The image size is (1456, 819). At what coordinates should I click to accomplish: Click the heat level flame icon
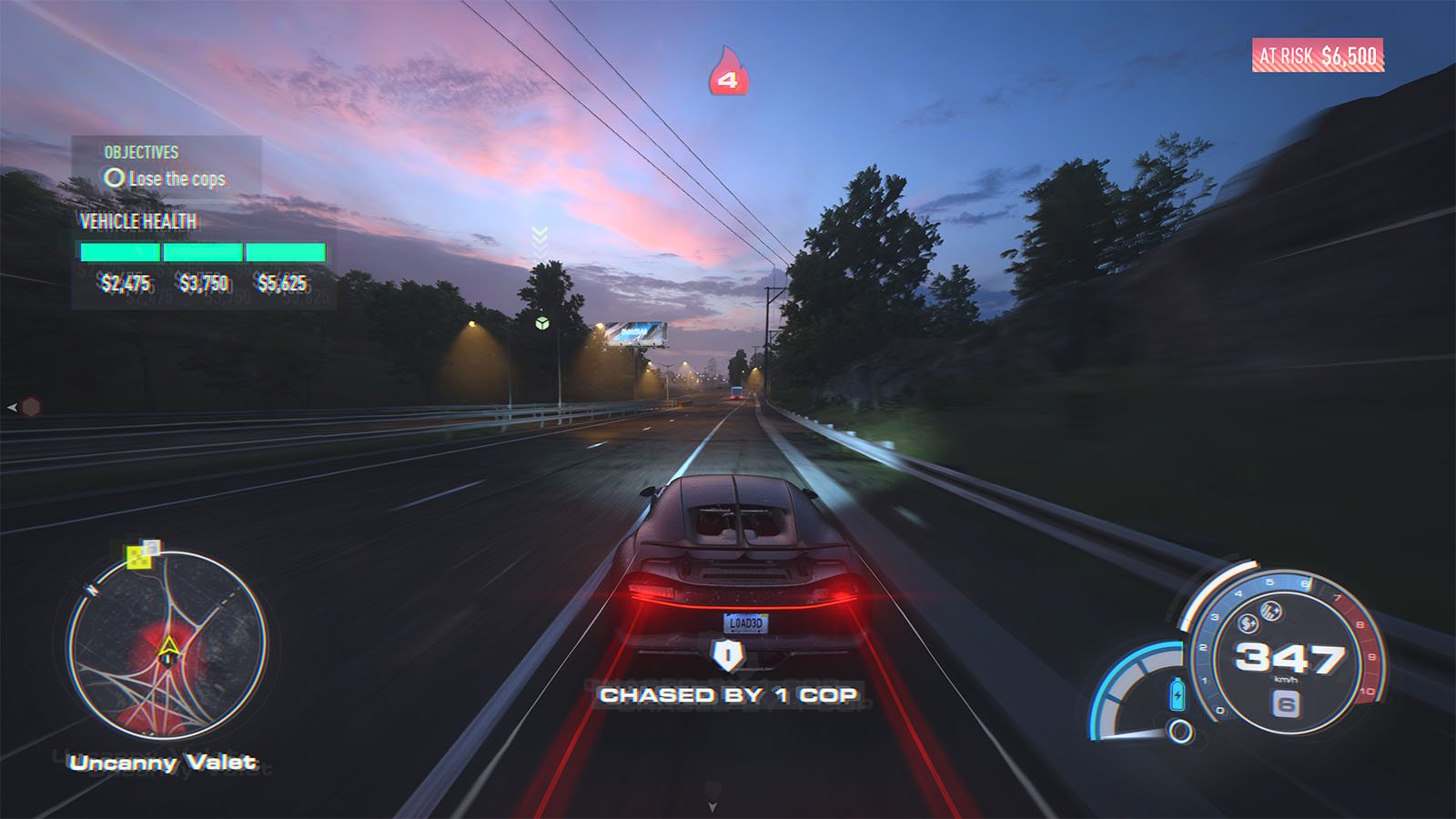click(x=727, y=72)
